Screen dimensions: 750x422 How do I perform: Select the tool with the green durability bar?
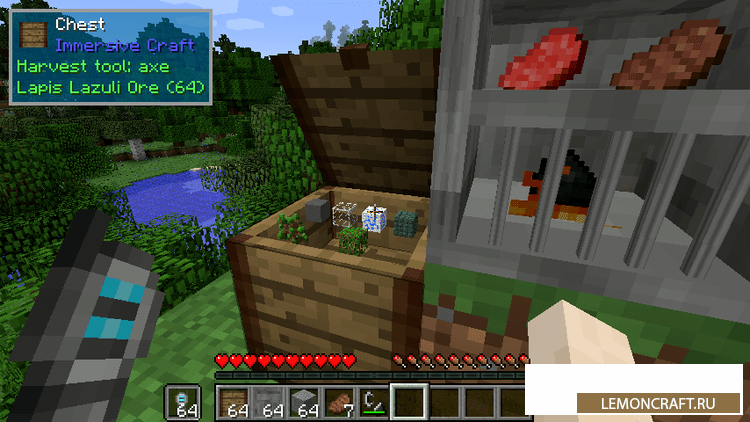click(x=373, y=402)
